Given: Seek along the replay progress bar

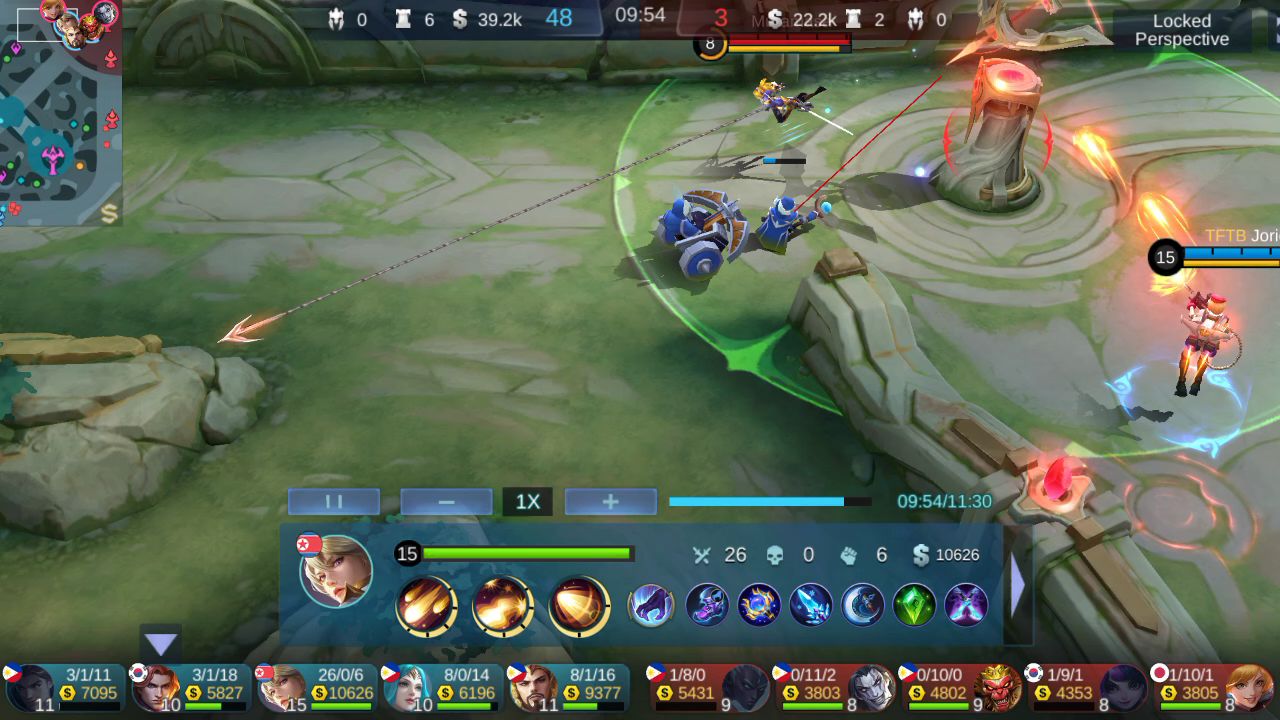Looking at the screenshot, I should pyautogui.click(x=769, y=502).
